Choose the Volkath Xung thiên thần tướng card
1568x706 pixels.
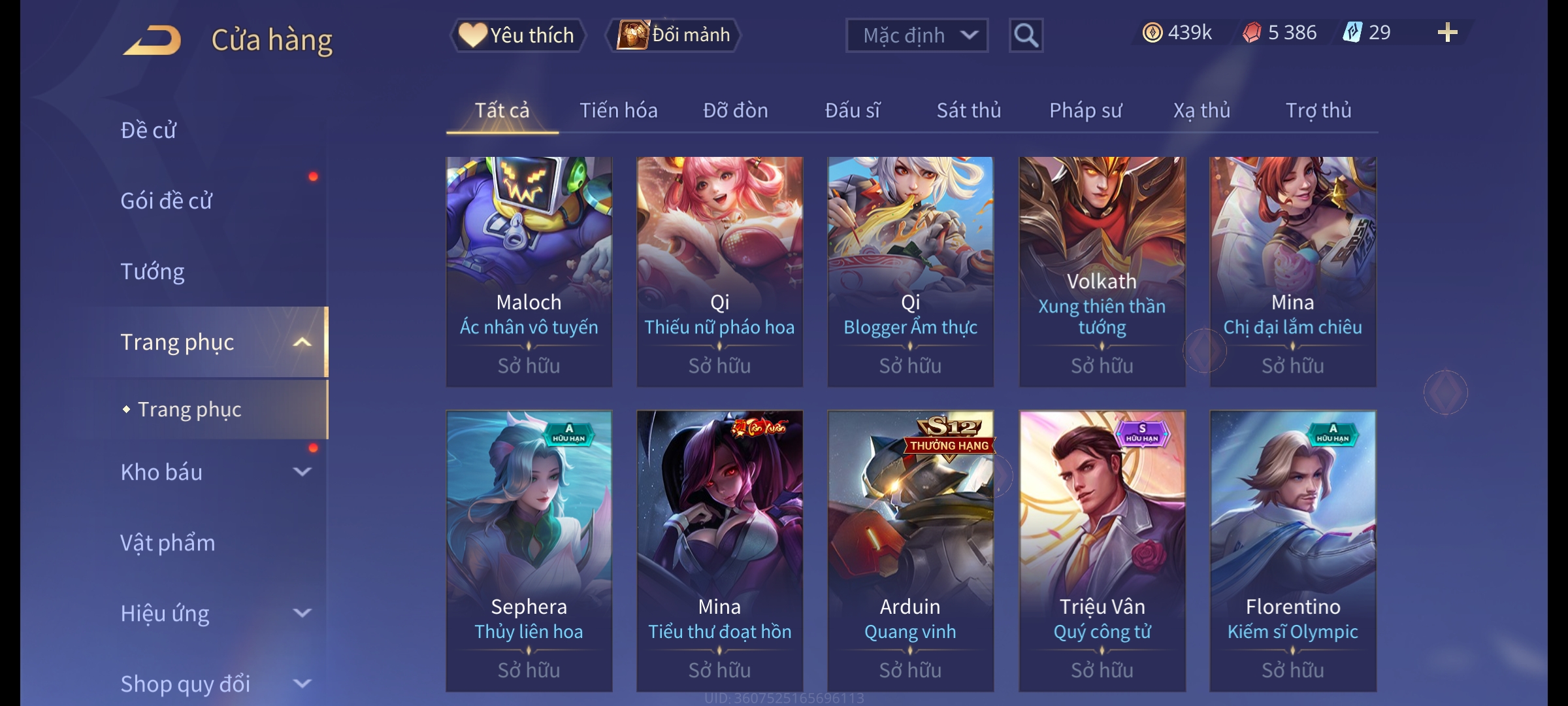coord(1102,271)
